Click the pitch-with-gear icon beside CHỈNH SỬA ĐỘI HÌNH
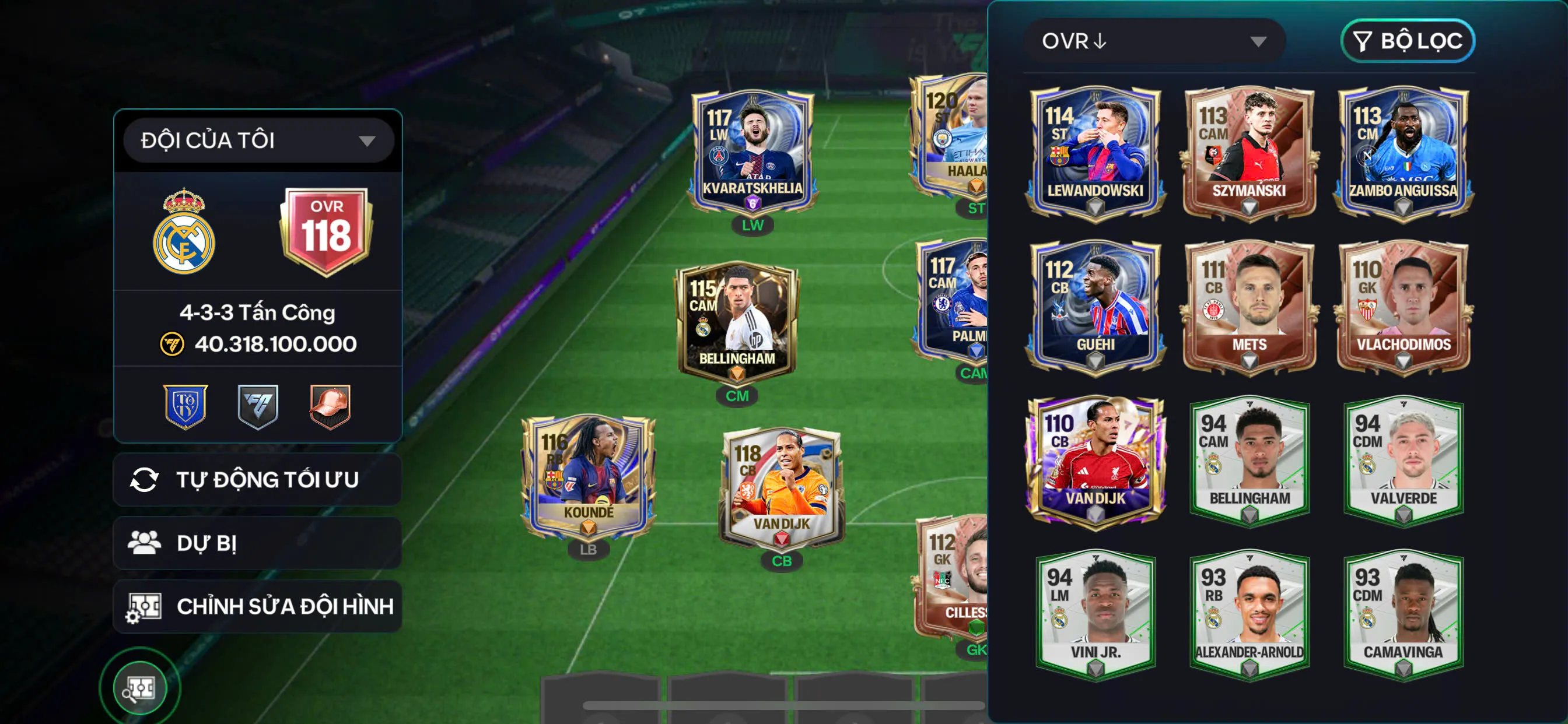The height and width of the screenshot is (724, 1568). 146,606
